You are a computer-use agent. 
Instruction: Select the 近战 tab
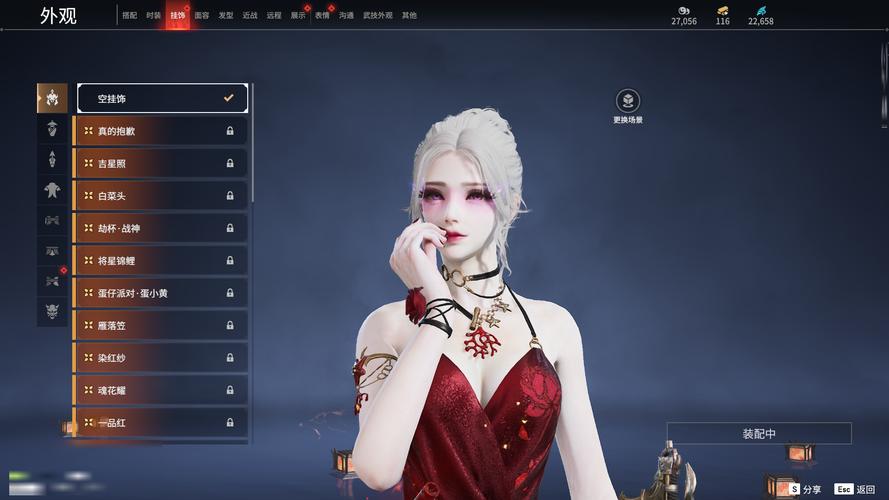[x=250, y=16]
